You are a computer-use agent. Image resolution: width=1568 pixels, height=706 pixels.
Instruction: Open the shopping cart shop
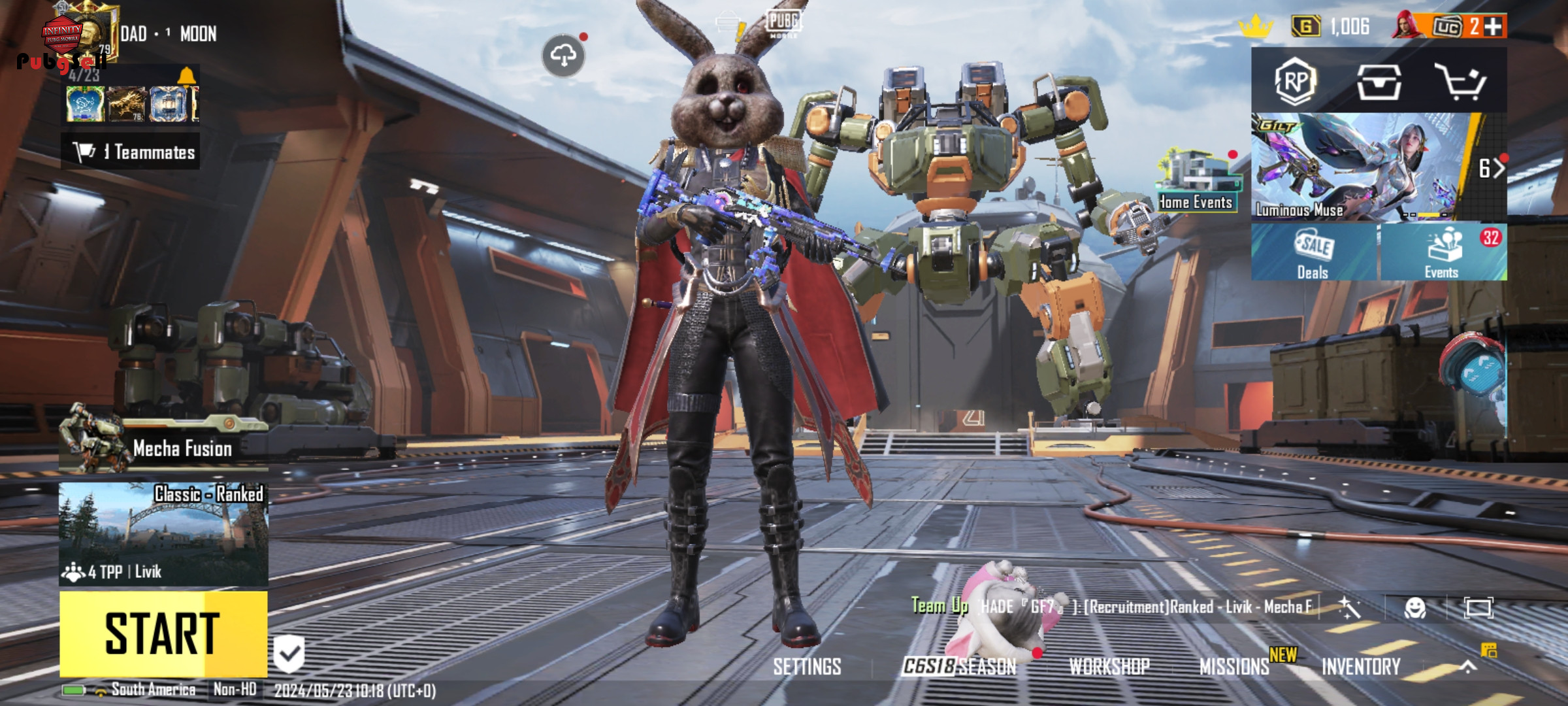click(1460, 82)
